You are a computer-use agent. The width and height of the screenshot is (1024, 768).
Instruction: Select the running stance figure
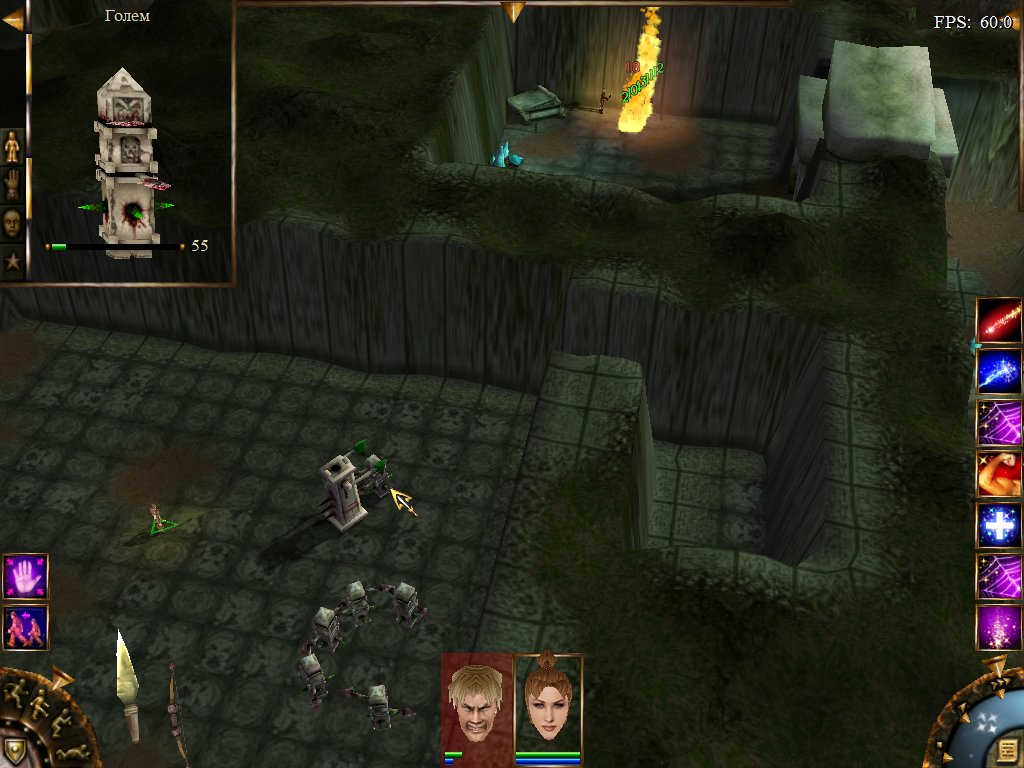tap(16, 690)
